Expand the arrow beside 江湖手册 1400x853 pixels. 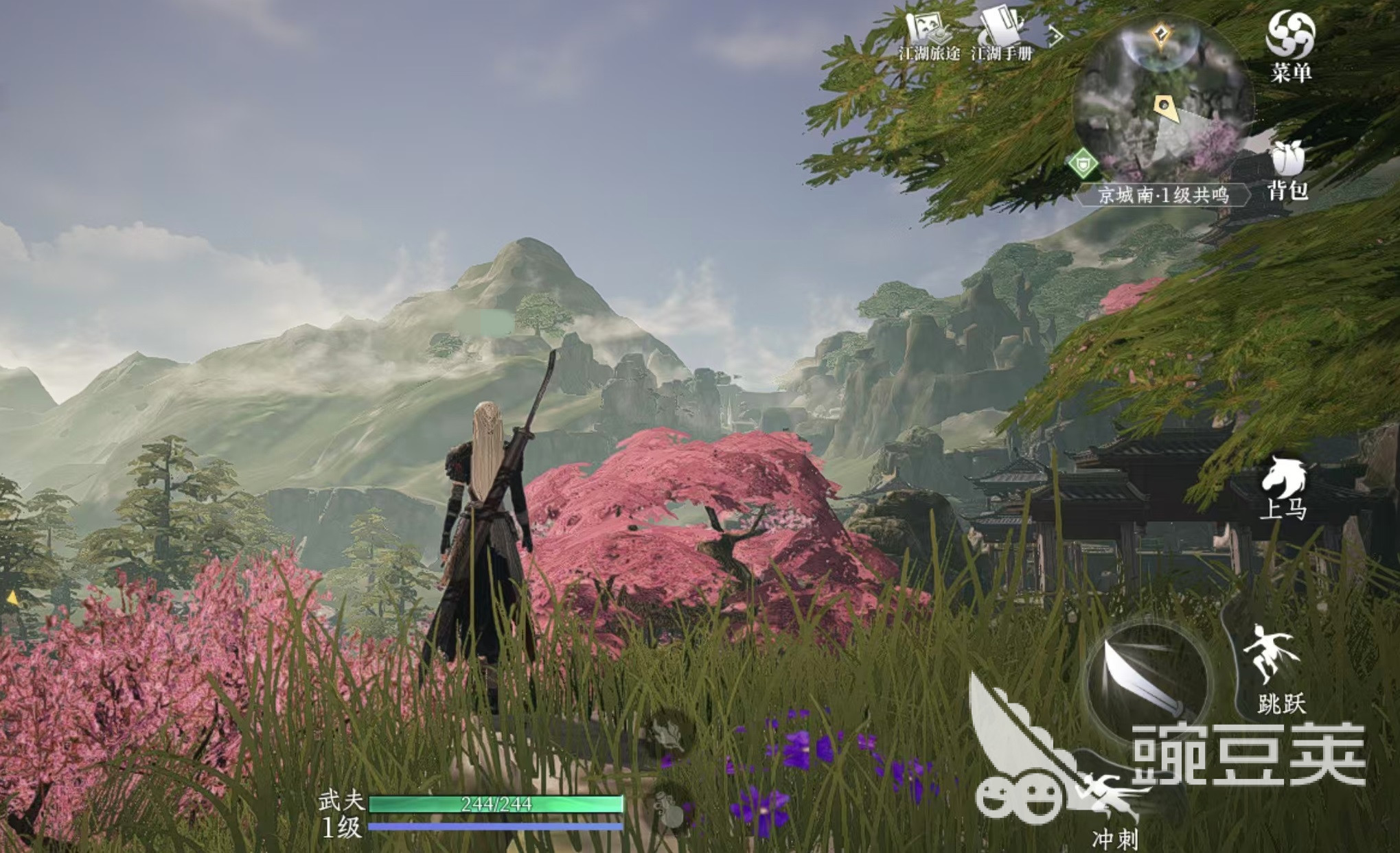[x=1055, y=34]
